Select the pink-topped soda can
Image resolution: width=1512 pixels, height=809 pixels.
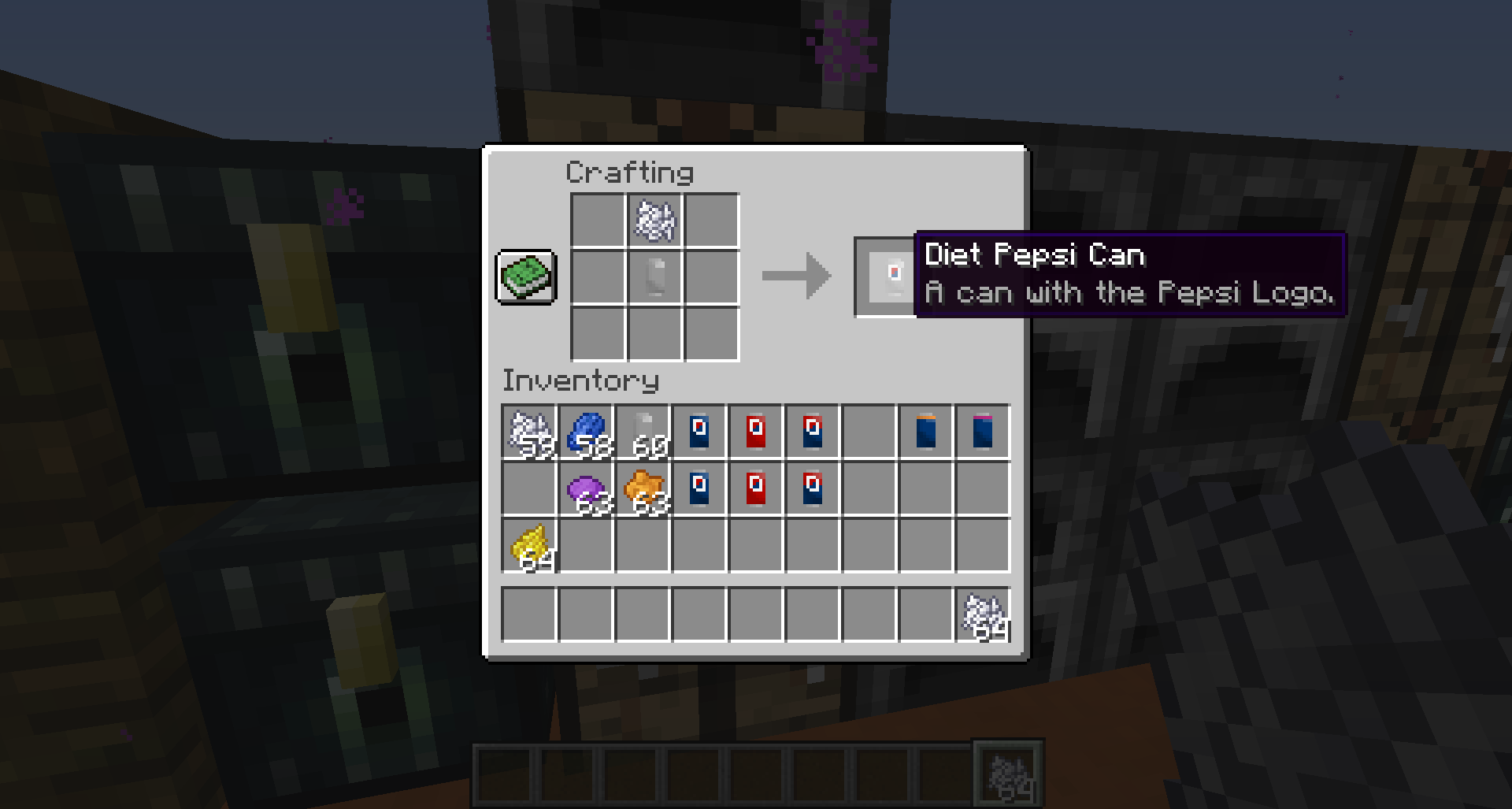(x=984, y=432)
